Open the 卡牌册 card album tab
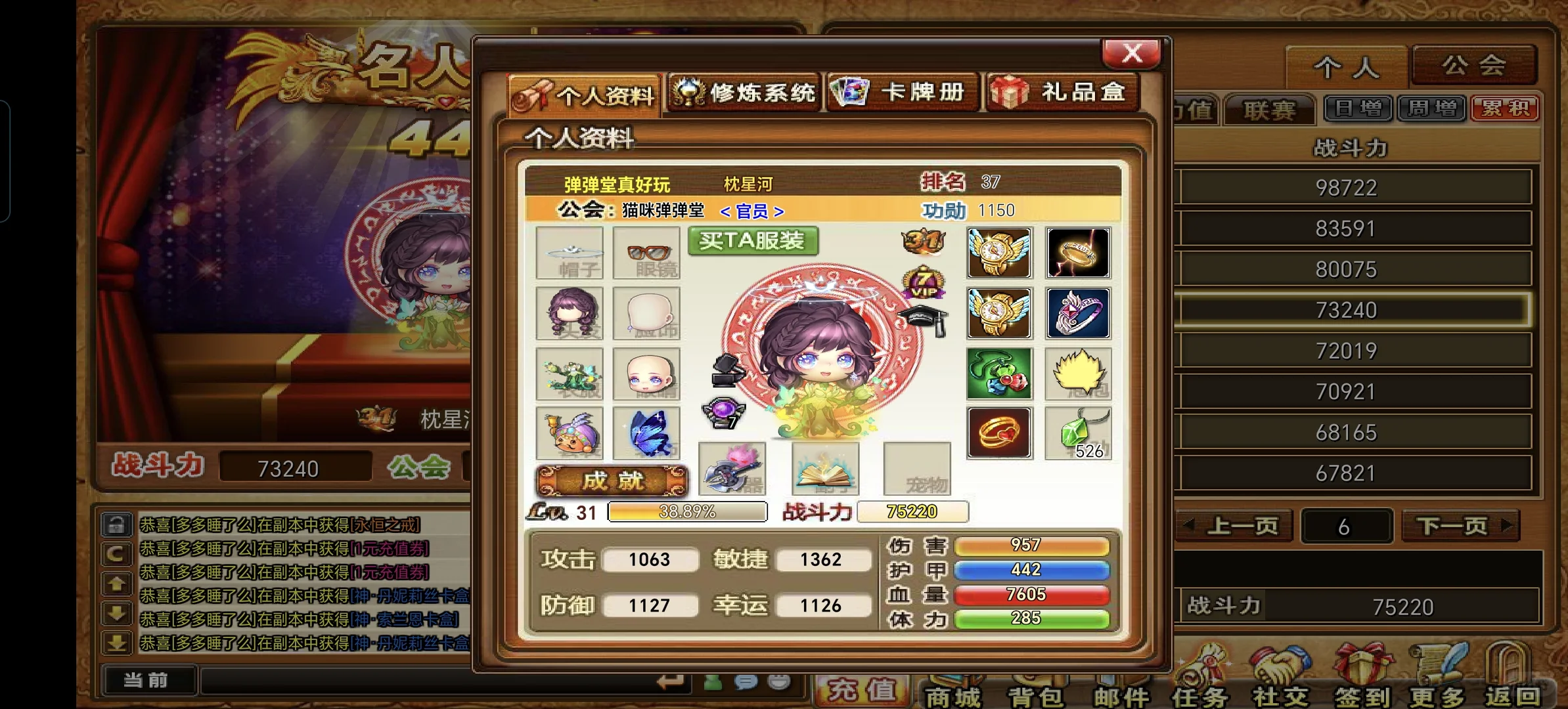This screenshot has height=709, width=1568. (x=902, y=93)
